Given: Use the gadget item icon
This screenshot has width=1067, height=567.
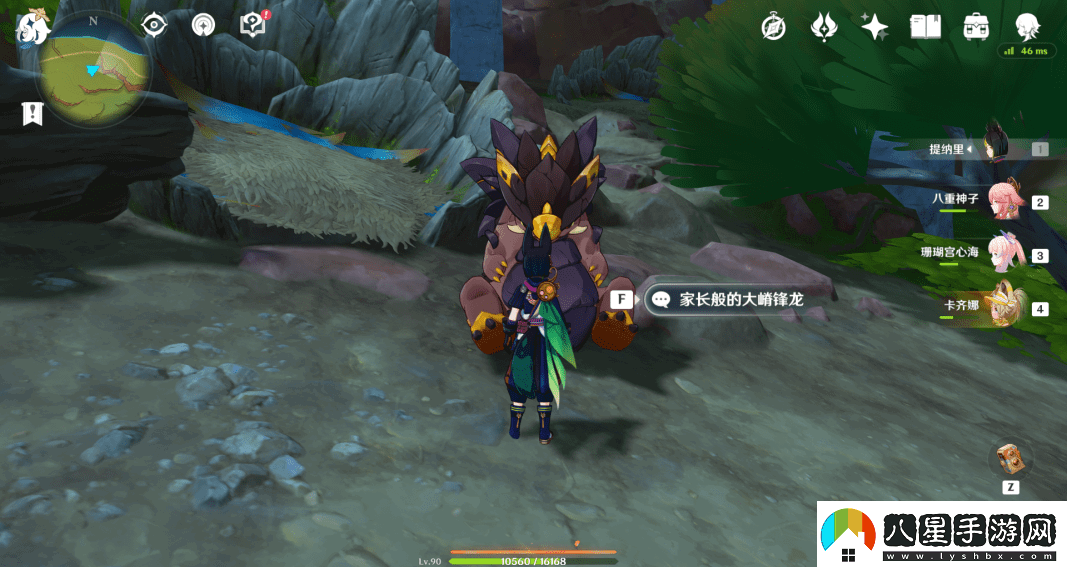Looking at the screenshot, I should 1010,459.
